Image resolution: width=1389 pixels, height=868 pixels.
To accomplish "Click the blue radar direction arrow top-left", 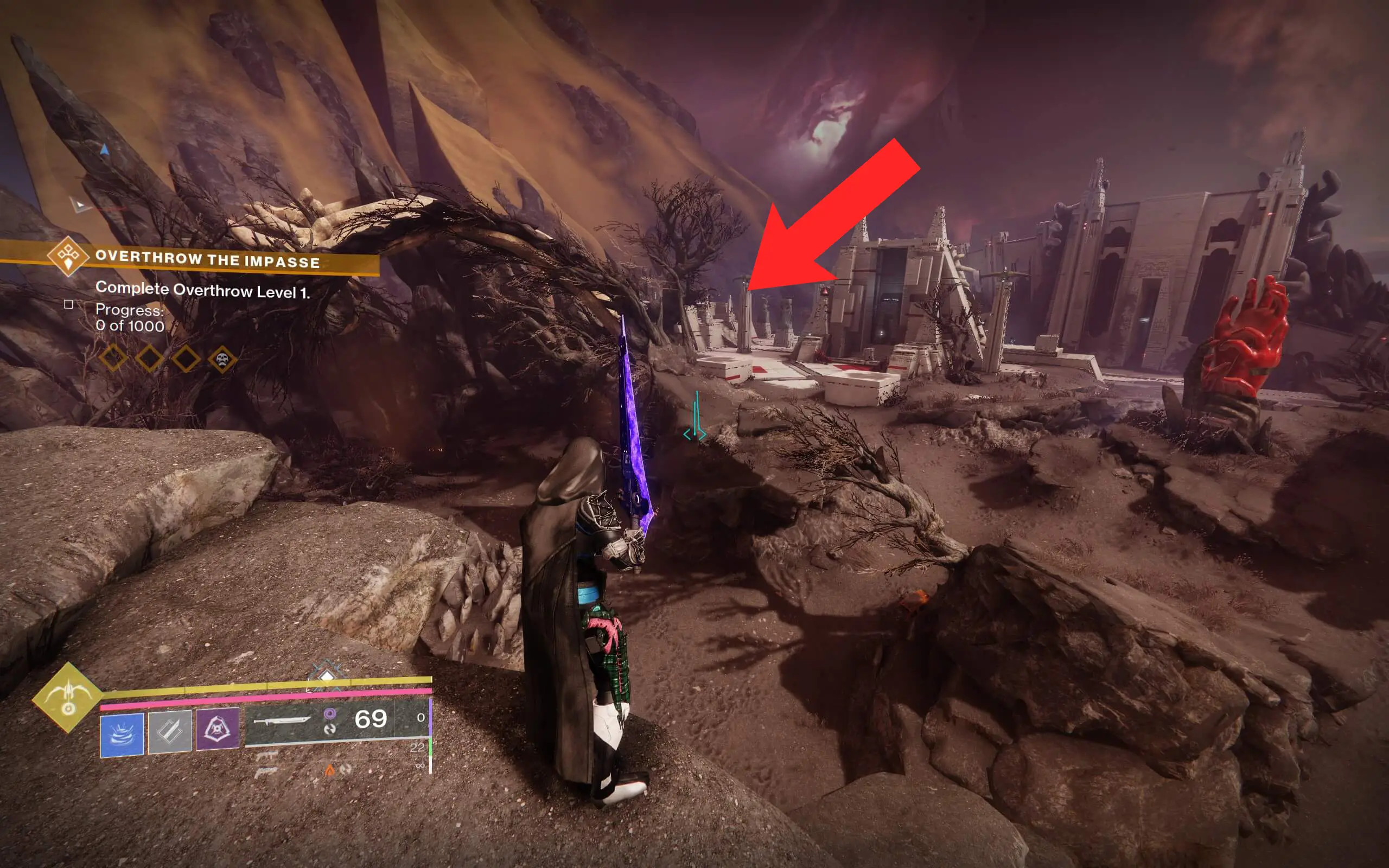I will tap(105, 149).
